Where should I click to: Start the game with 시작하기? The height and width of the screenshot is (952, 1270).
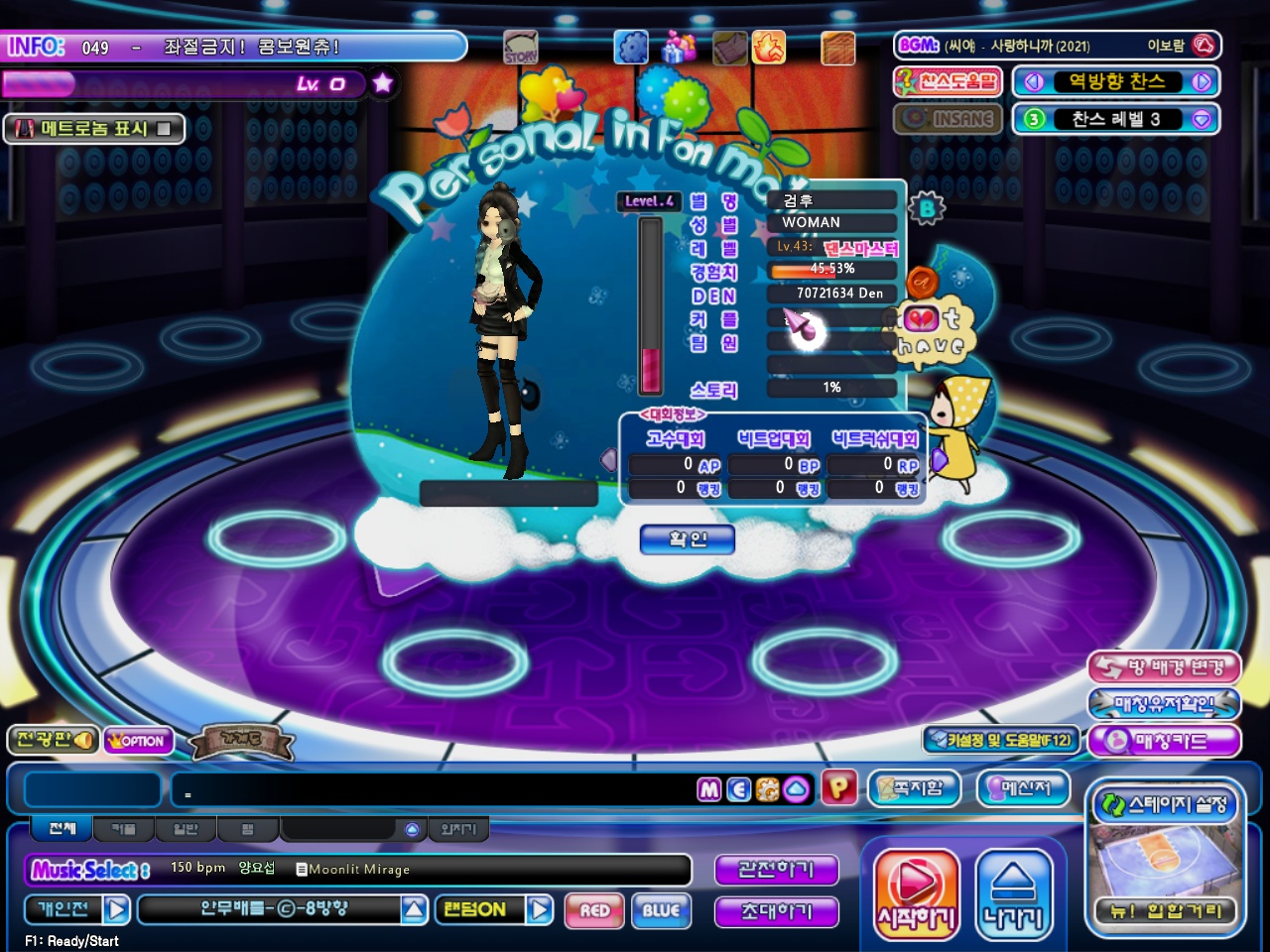coord(916,895)
